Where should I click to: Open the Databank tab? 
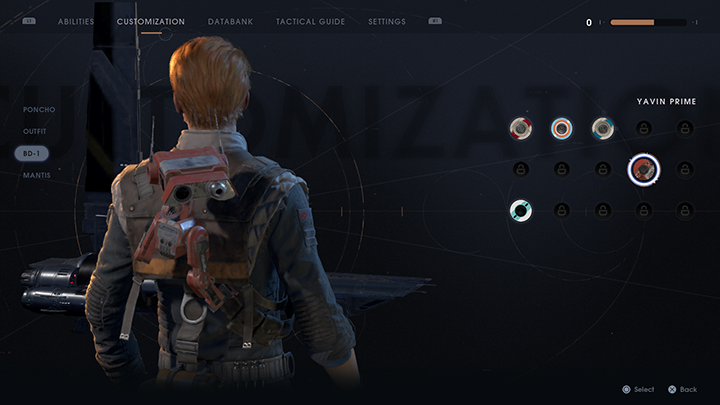tap(230, 21)
